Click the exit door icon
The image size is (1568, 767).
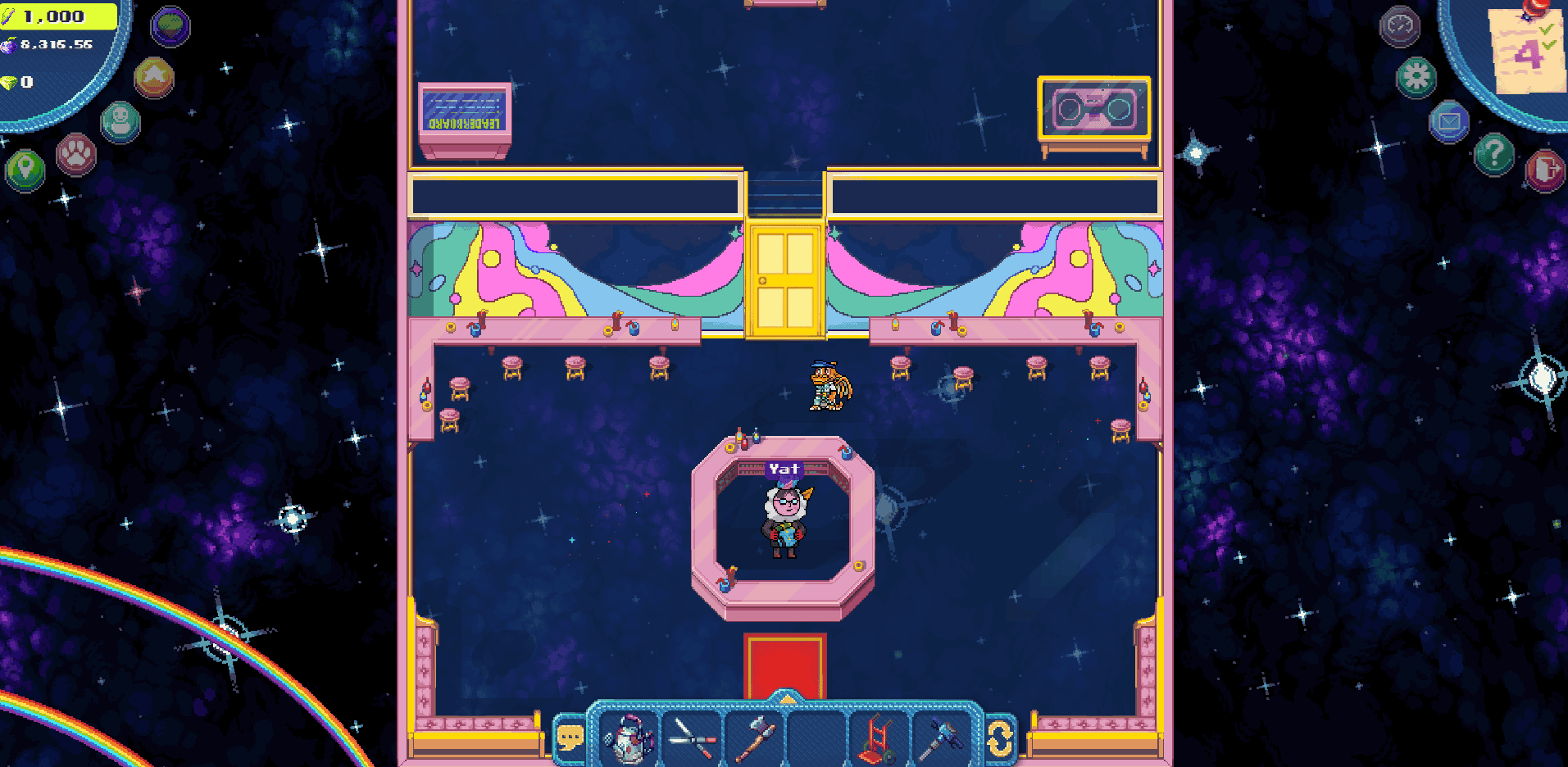point(1543,168)
